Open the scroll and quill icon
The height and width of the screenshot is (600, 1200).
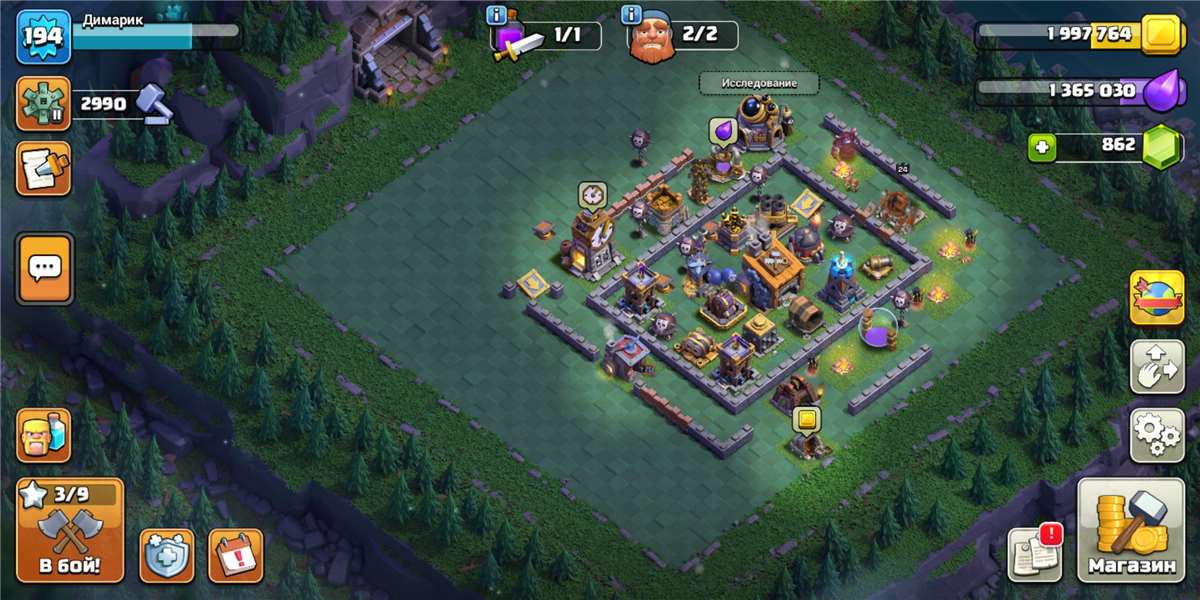pyautogui.click(x=43, y=168)
